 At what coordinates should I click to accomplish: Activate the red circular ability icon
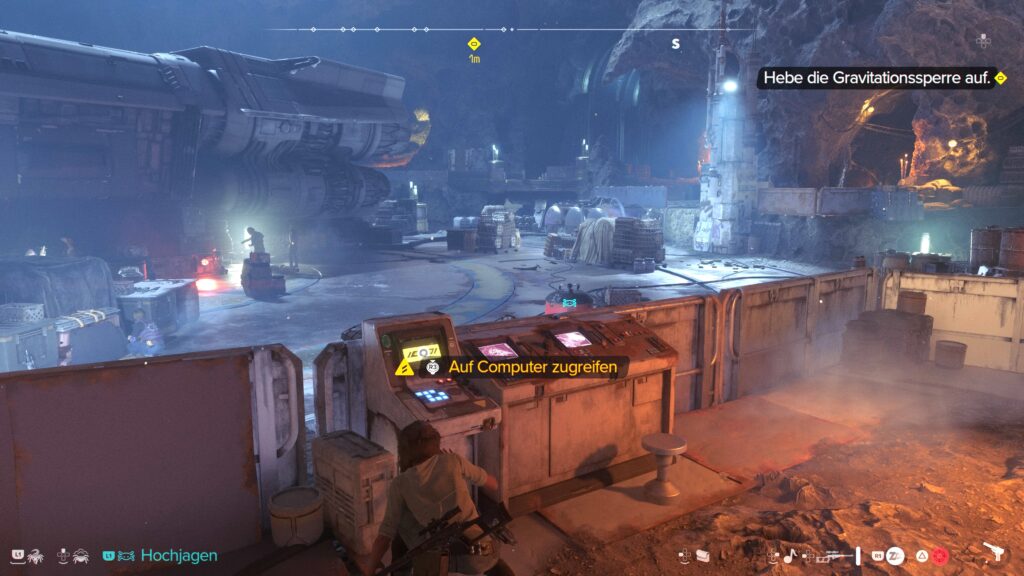[x=942, y=554]
